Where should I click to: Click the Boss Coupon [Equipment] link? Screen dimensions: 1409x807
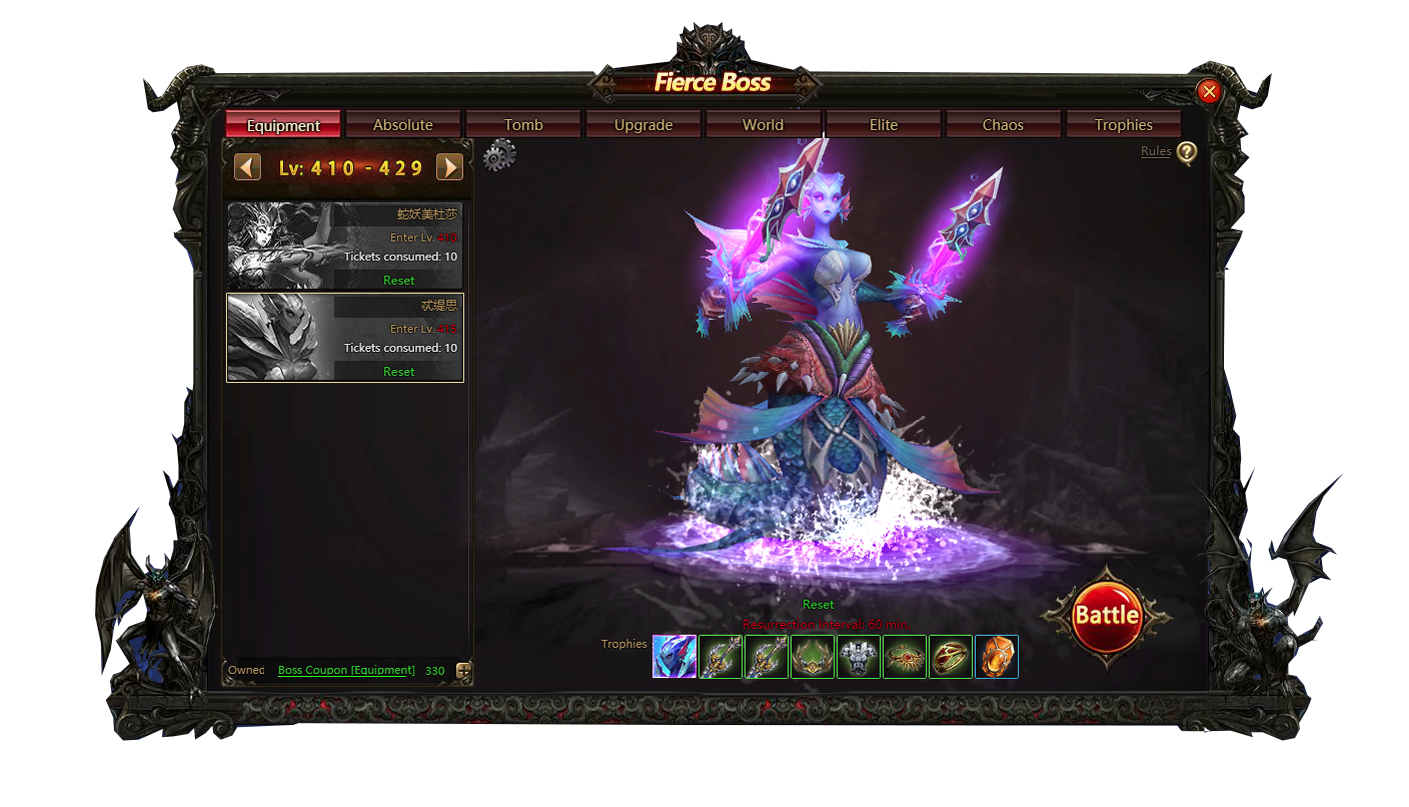tap(346, 670)
